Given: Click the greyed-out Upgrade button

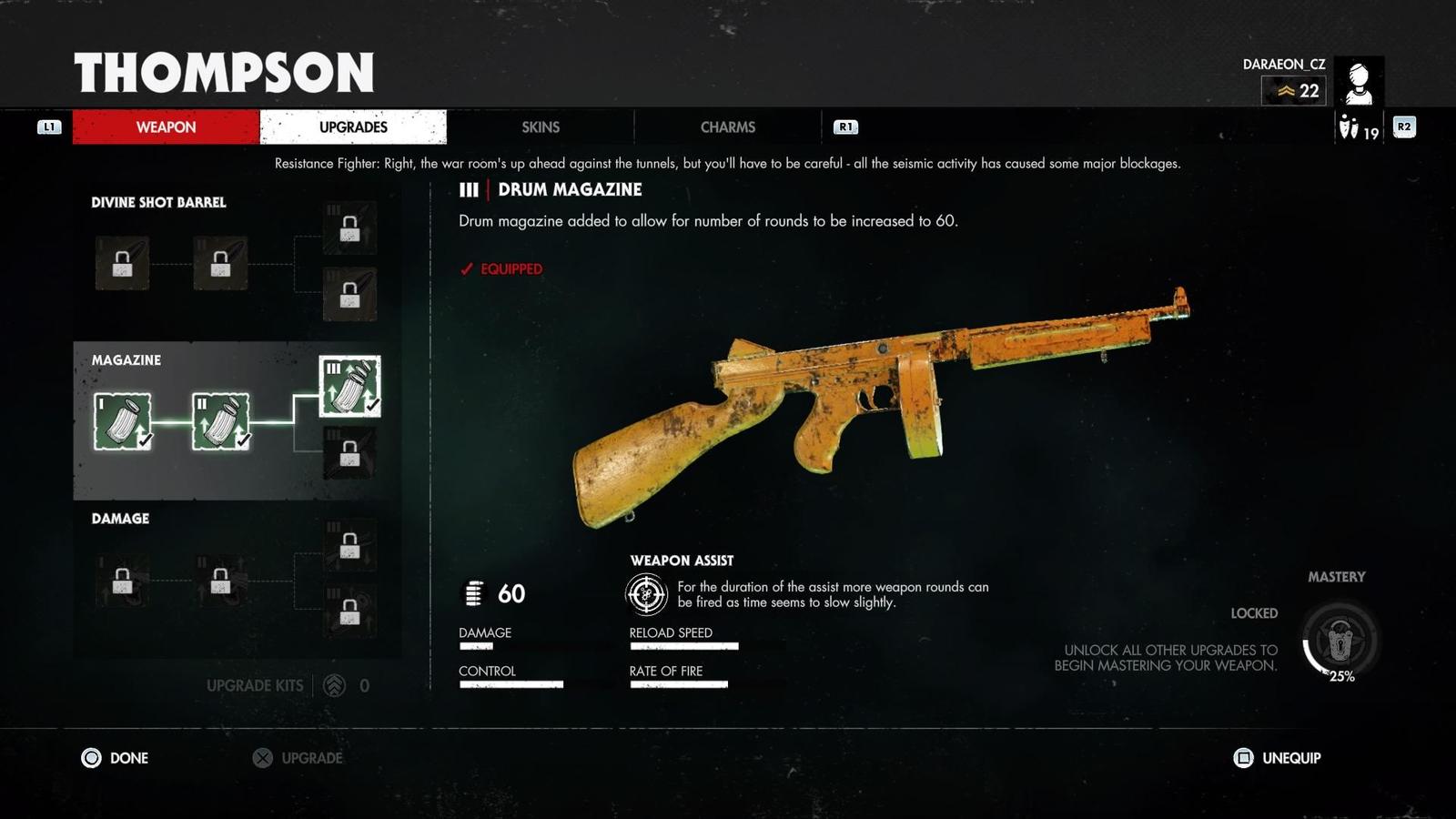Looking at the screenshot, I should click(298, 758).
